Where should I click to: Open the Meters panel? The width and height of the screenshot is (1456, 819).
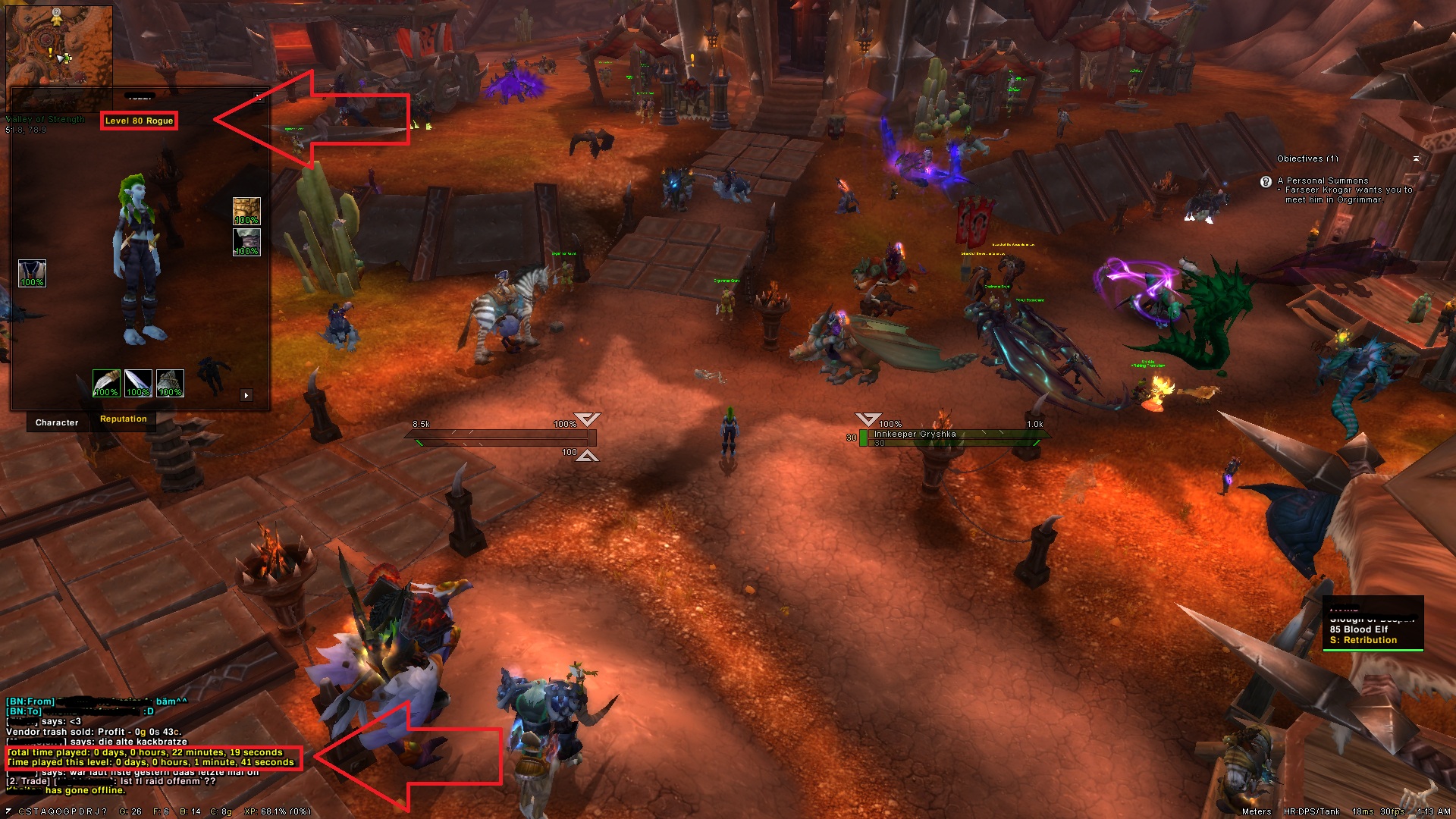click(x=1256, y=811)
